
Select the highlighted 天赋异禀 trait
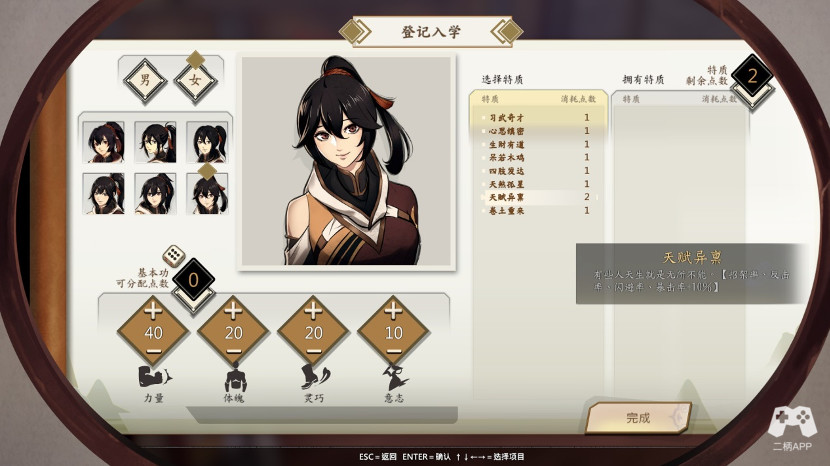click(538, 197)
